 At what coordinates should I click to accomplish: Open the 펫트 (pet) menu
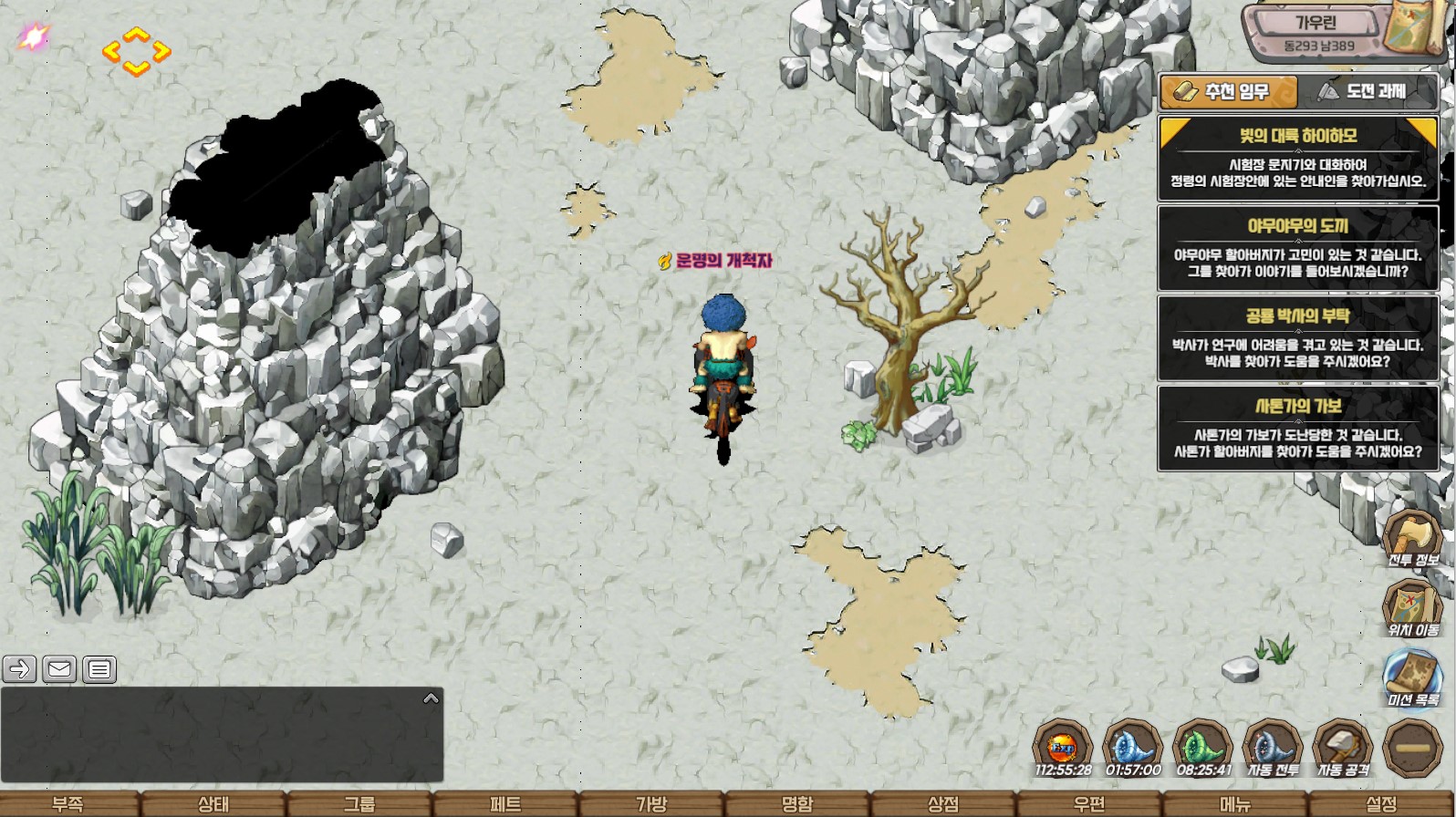(505, 803)
